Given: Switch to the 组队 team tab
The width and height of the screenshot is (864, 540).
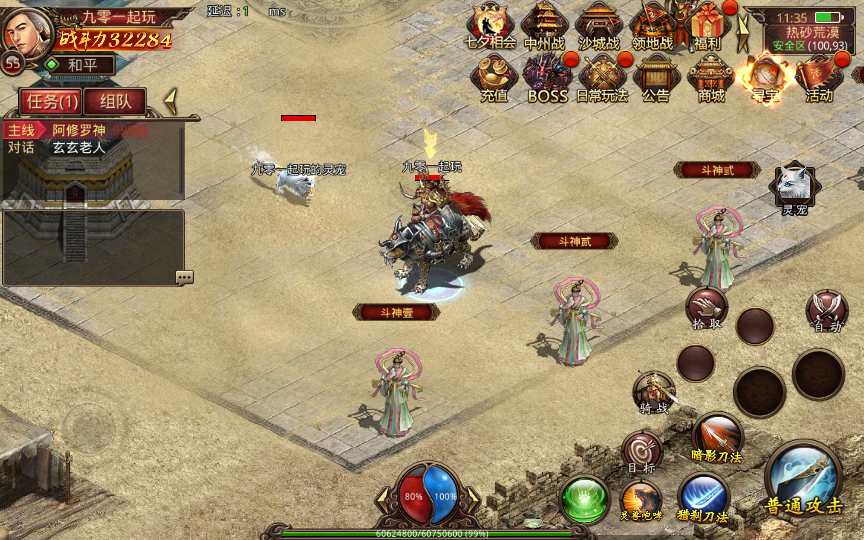Looking at the screenshot, I should [115, 101].
